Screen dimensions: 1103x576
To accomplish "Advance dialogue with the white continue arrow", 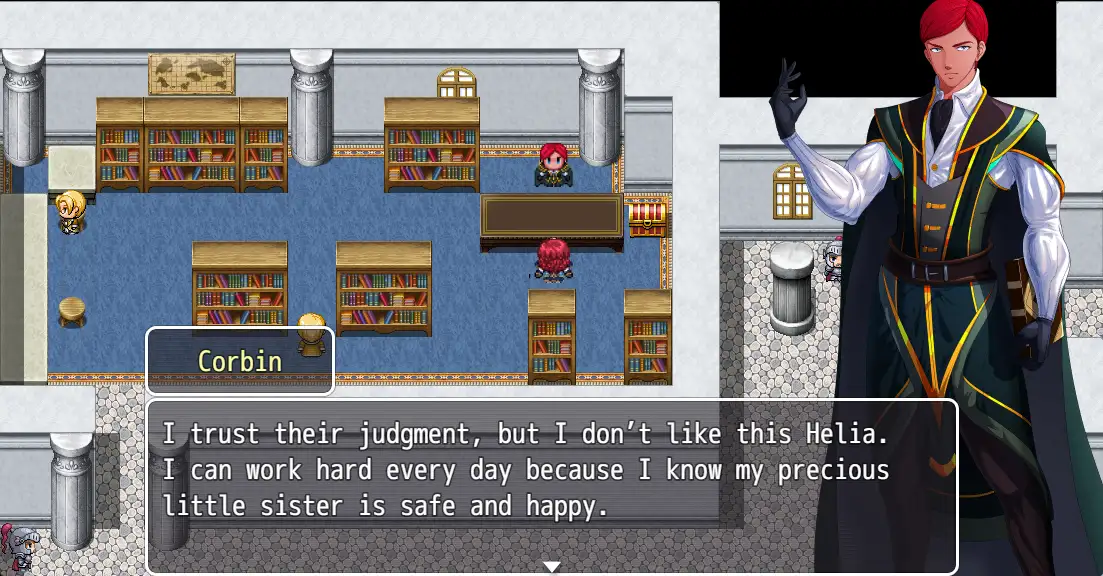I will coord(551,567).
